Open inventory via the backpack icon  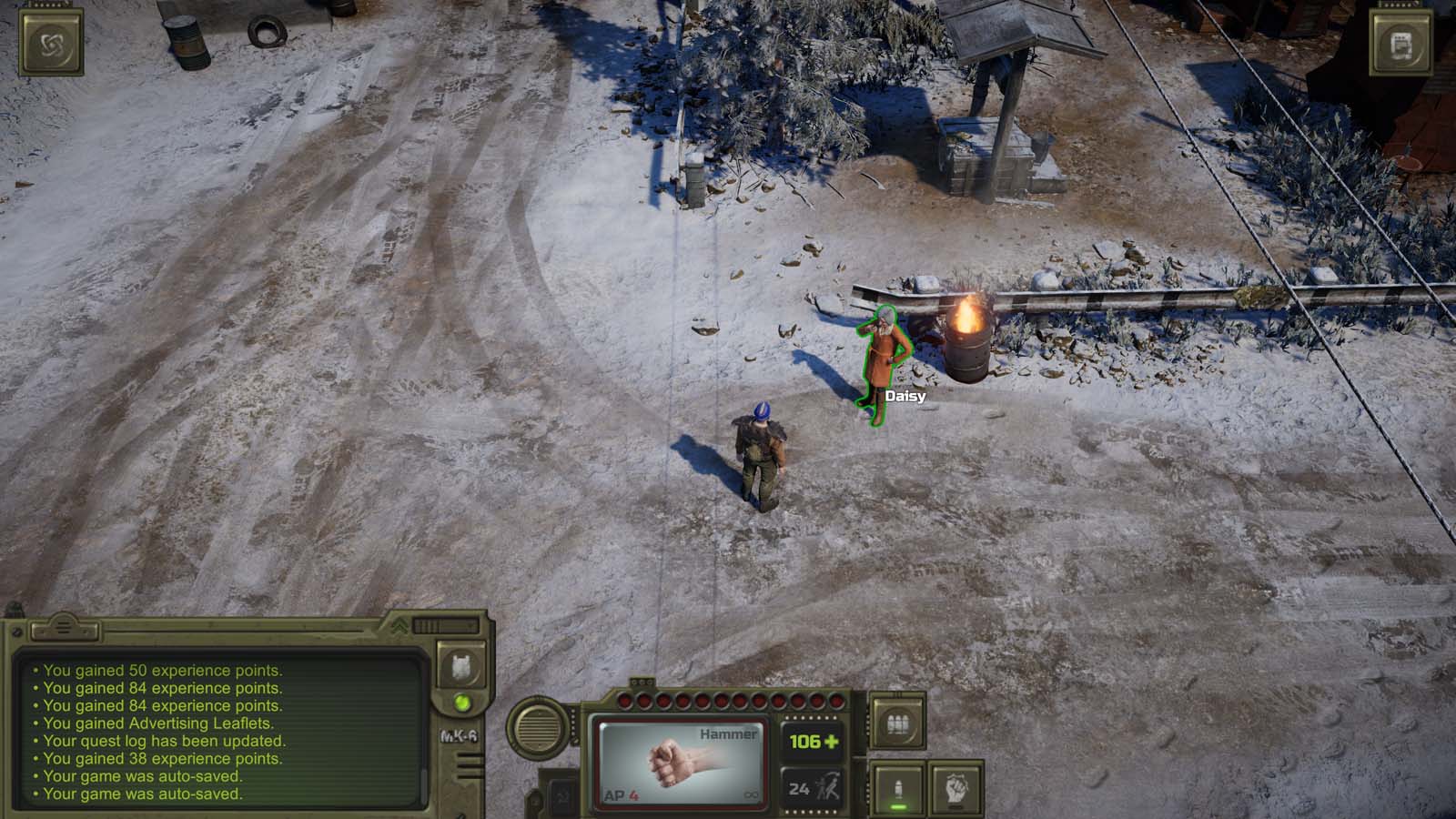tap(462, 667)
